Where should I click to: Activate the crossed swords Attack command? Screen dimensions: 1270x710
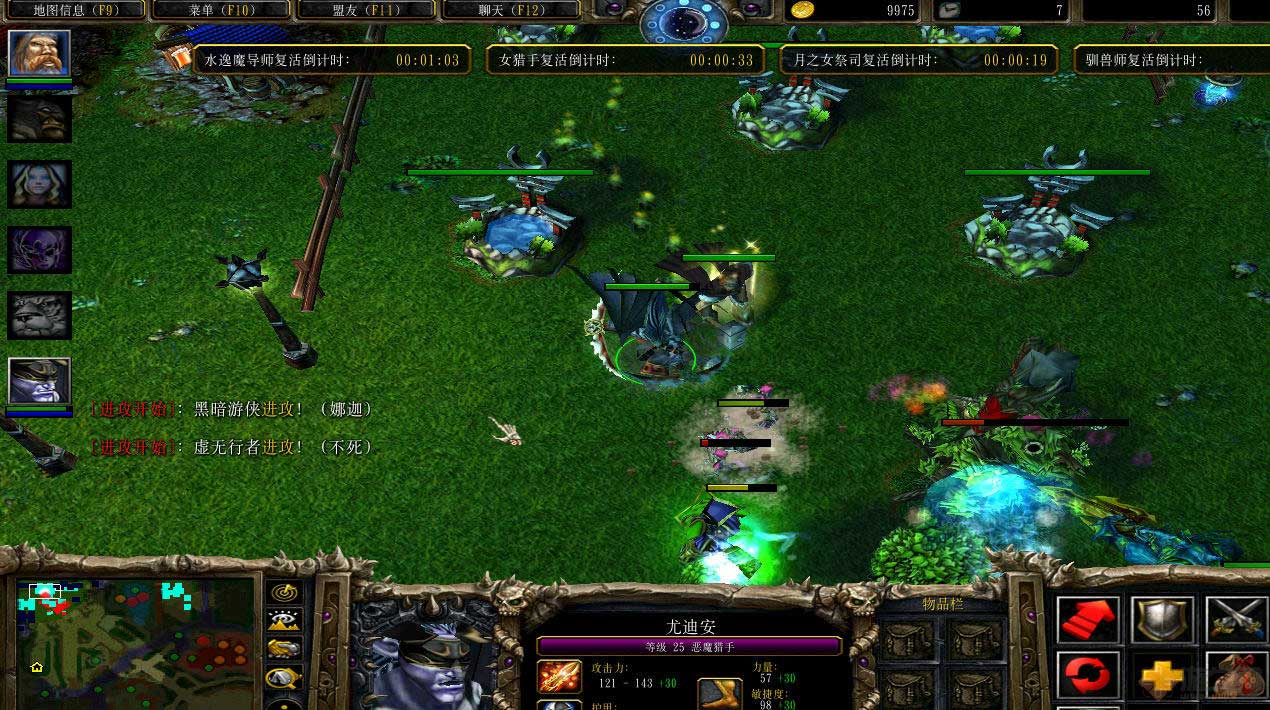(1236, 620)
